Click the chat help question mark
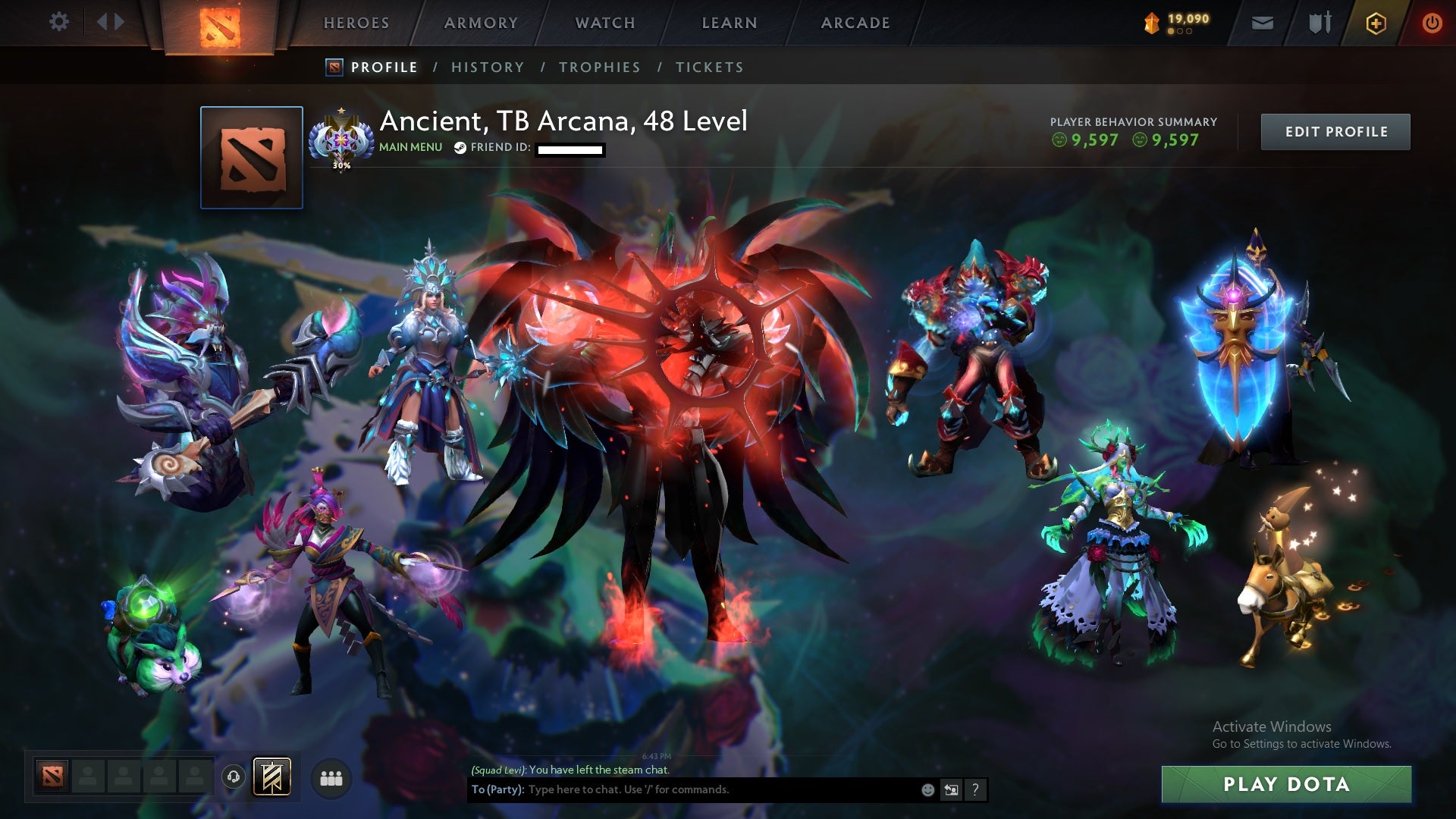Image resolution: width=1456 pixels, height=819 pixels. pyautogui.click(x=975, y=789)
